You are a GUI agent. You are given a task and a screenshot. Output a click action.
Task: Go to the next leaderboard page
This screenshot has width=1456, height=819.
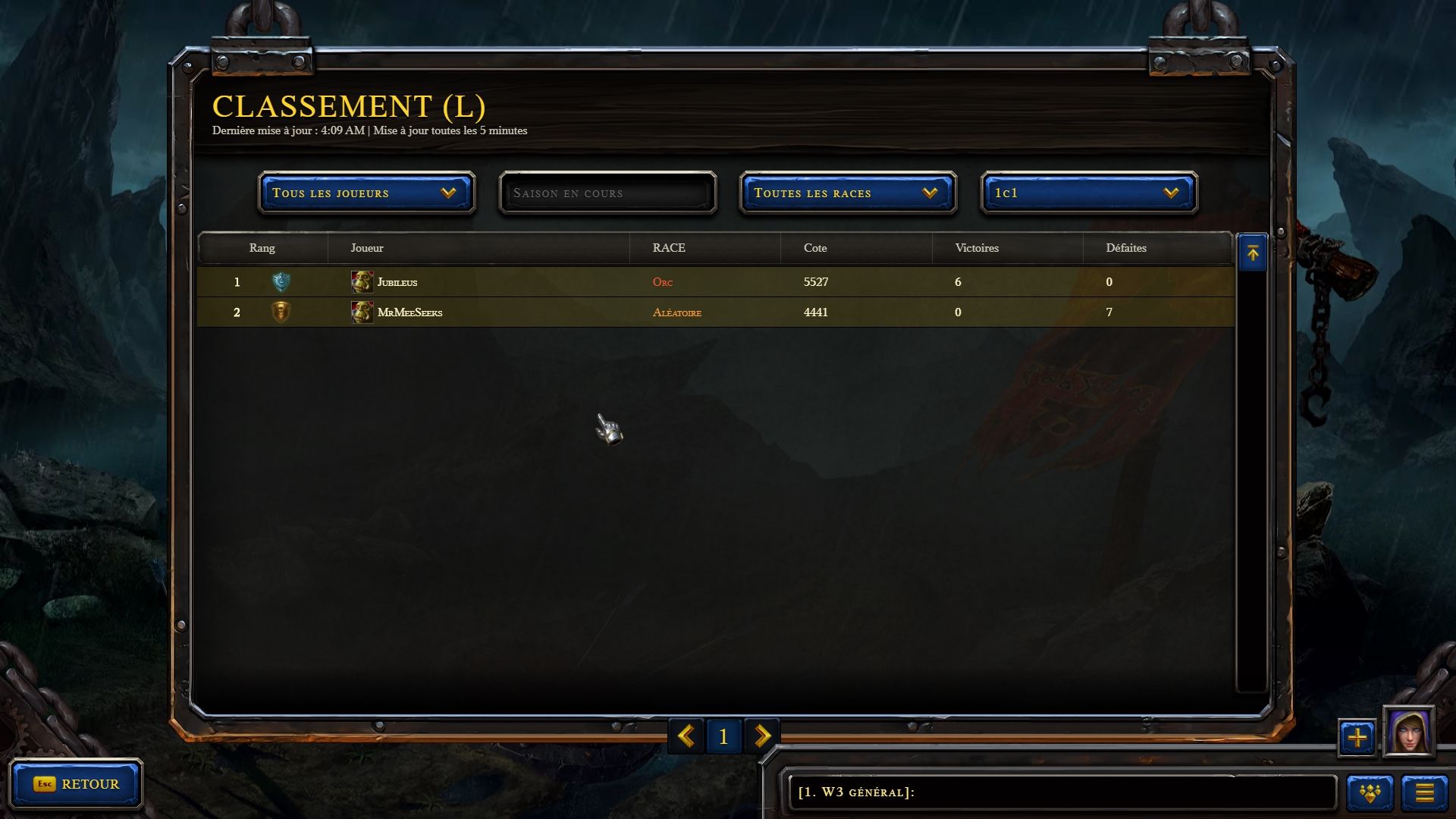tap(762, 736)
